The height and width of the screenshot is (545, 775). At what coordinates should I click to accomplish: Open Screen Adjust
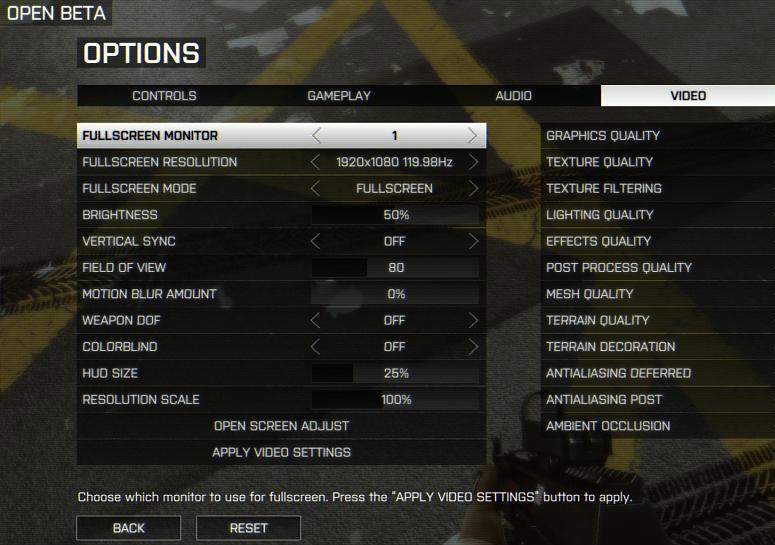coord(281,426)
